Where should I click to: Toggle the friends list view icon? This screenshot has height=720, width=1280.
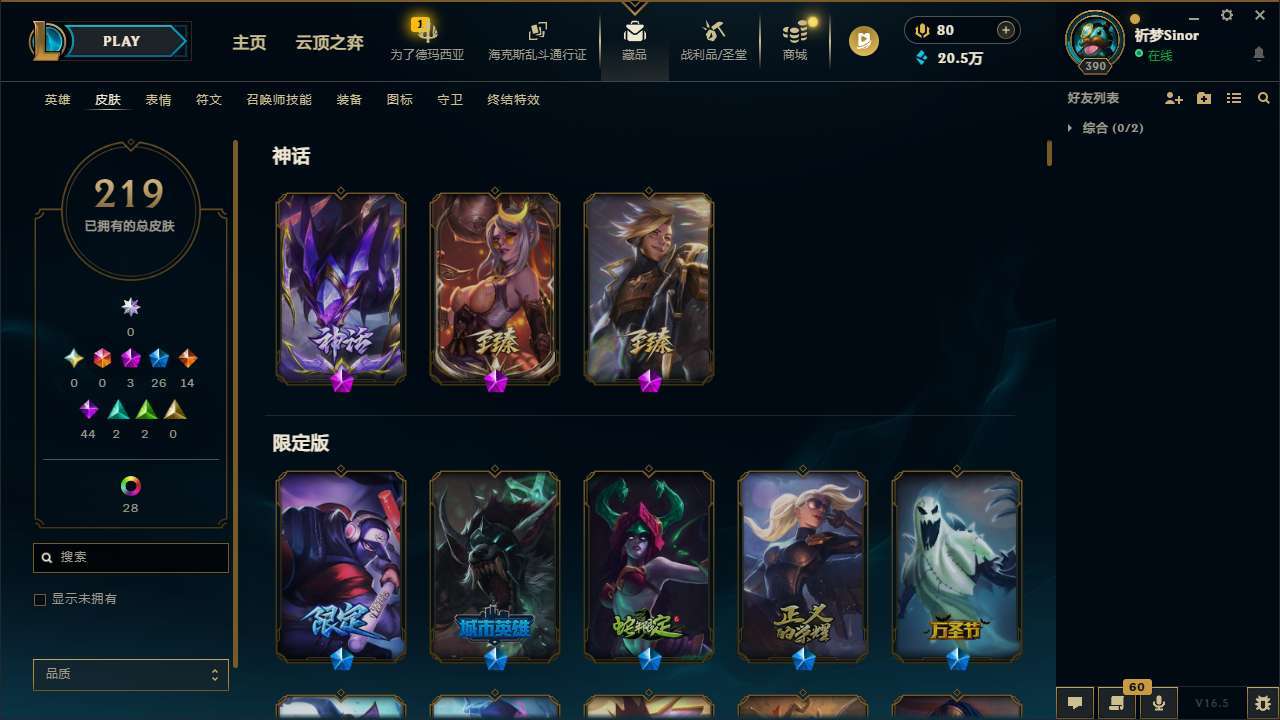pos(1234,98)
